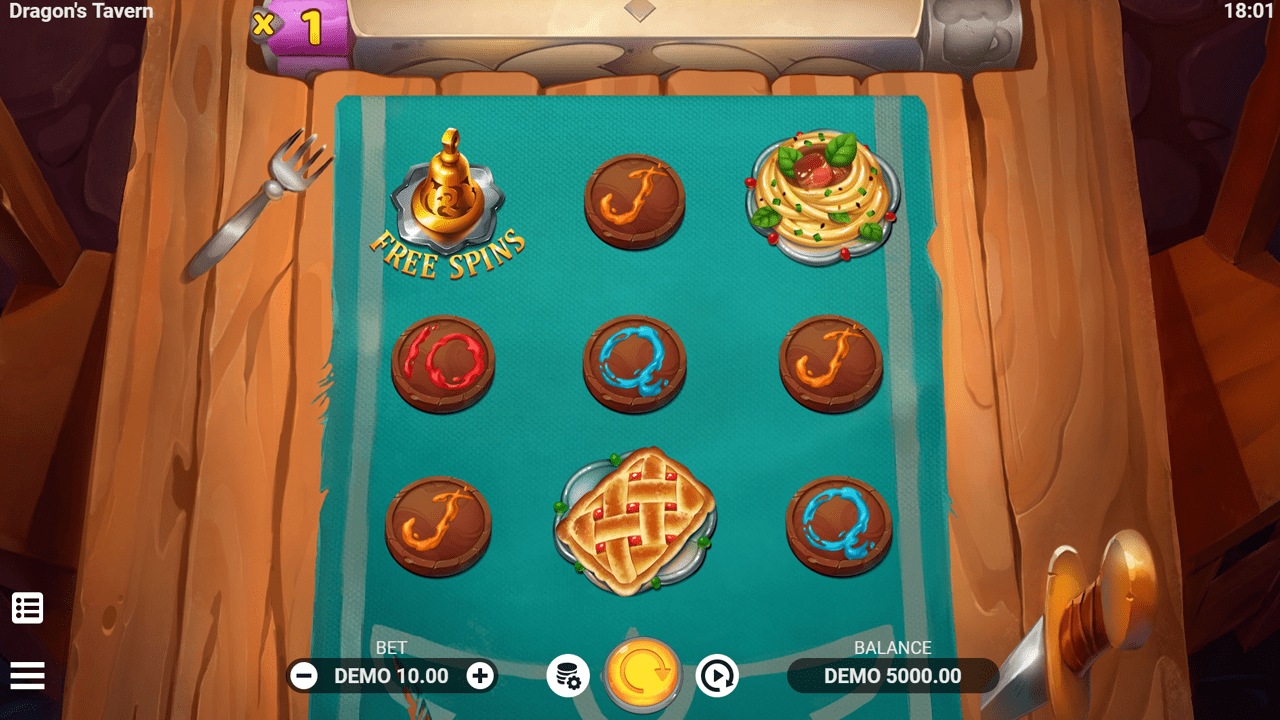Decrease the bet with the minus button
Image resolution: width=1280 pixels, height=720 pixels.
click(x=305, y=675)
